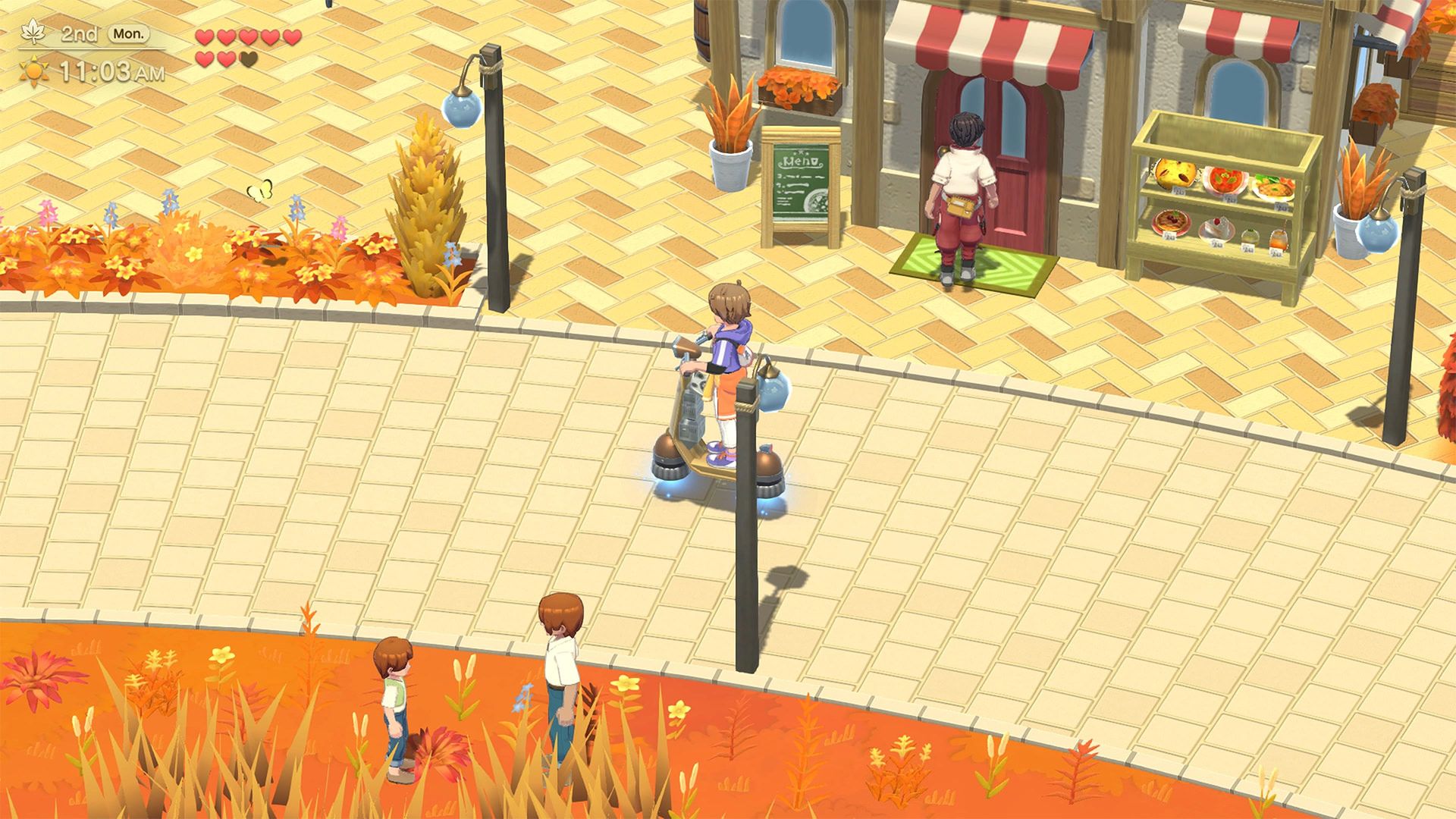Viewport: 1456px width, 819px height.
Task: Click the price tag under the orange drink
Action: click(1277, 252)
